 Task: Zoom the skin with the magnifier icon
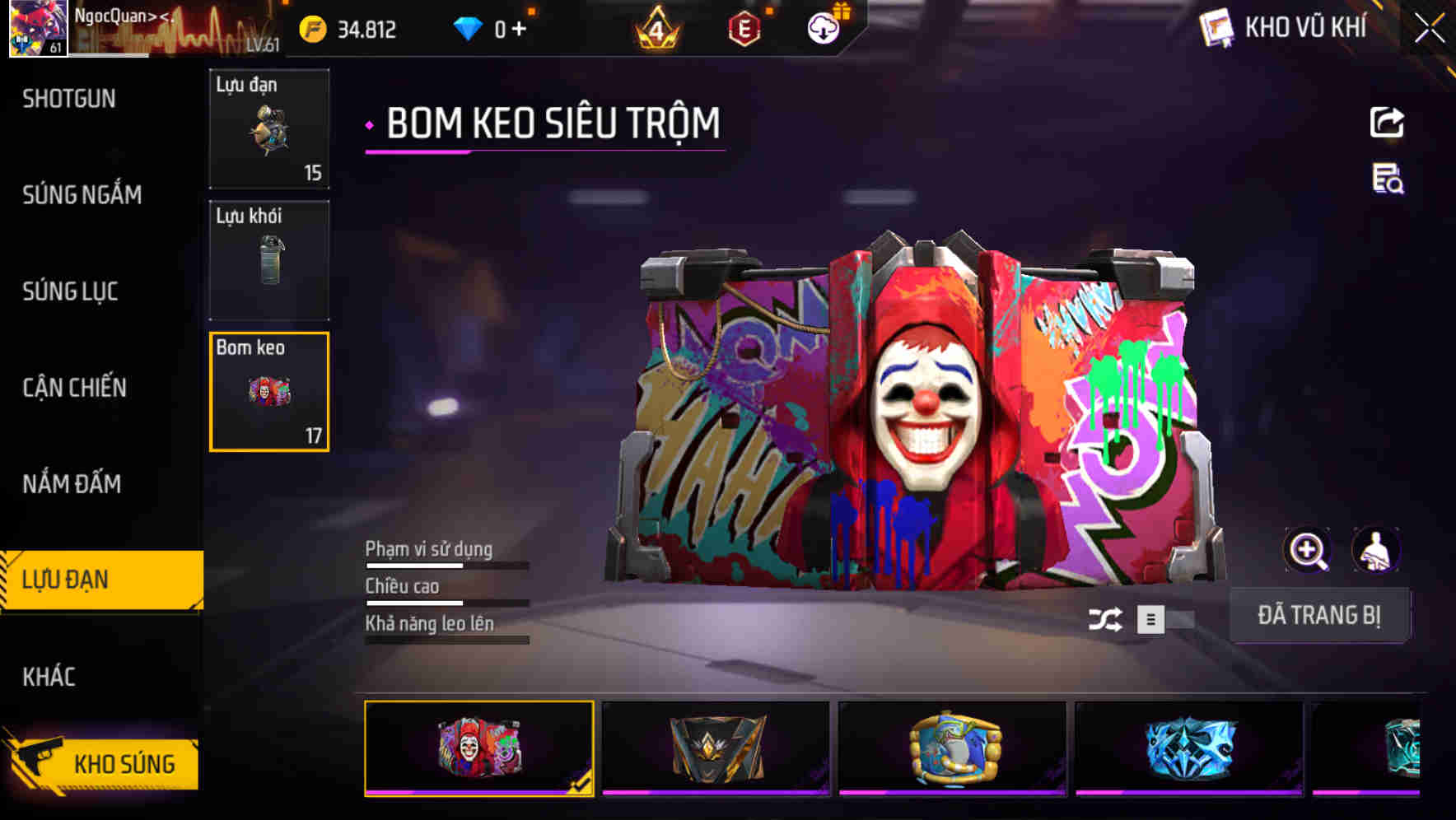tap(1305, 550)
